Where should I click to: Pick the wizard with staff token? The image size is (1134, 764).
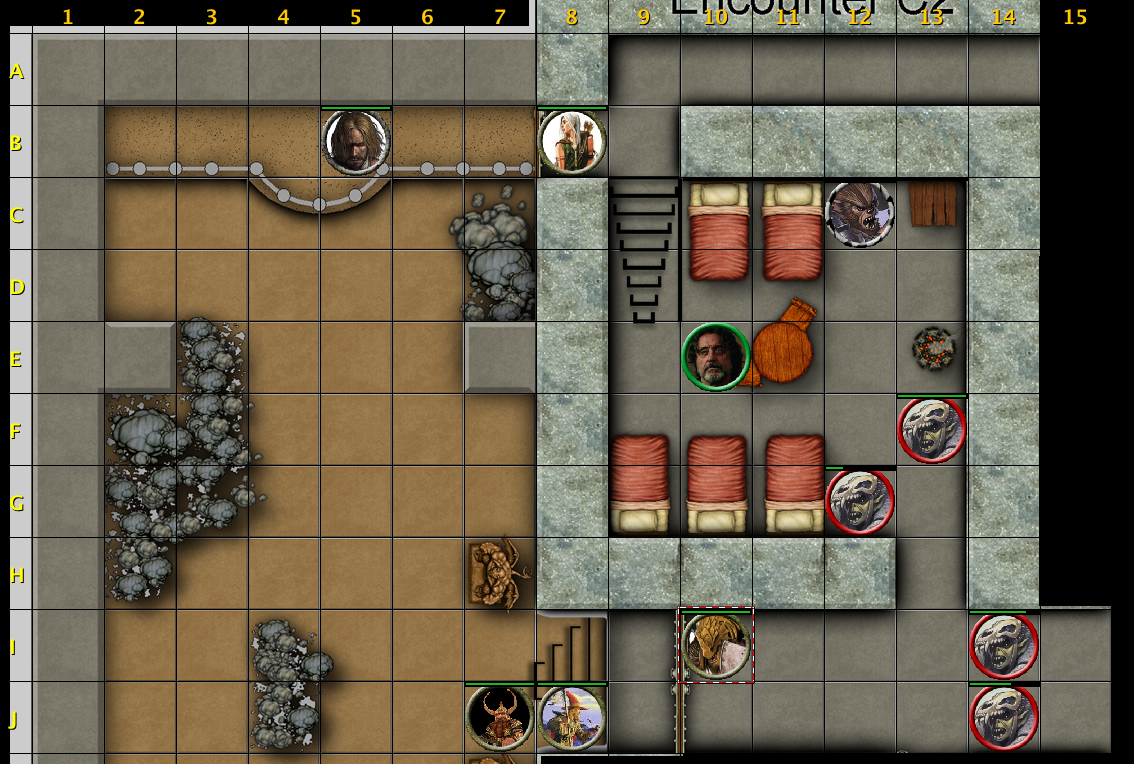pos(572,717)
